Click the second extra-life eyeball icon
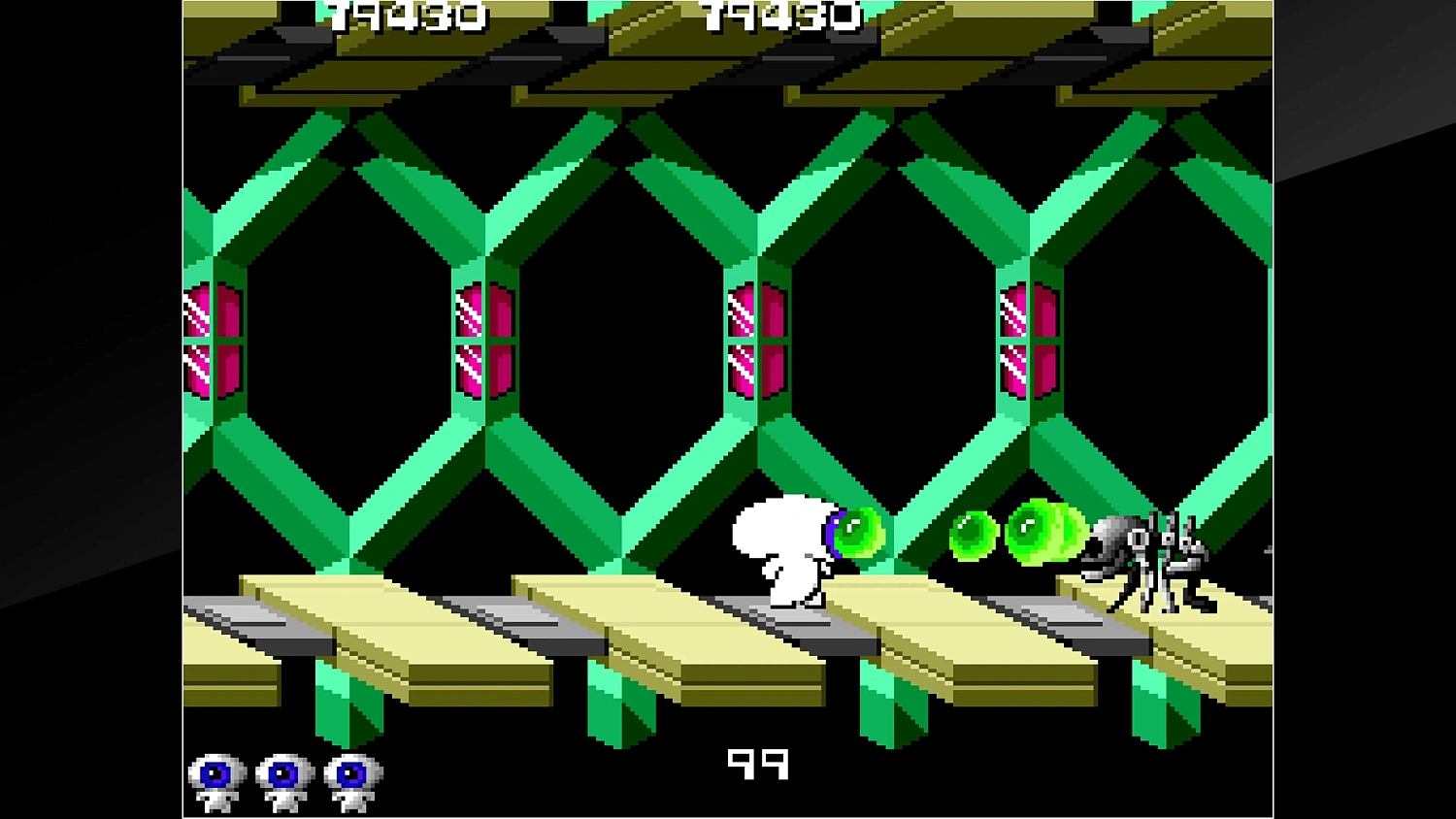Viewport: 1456px width, 819px height. (x=282, y=776)
